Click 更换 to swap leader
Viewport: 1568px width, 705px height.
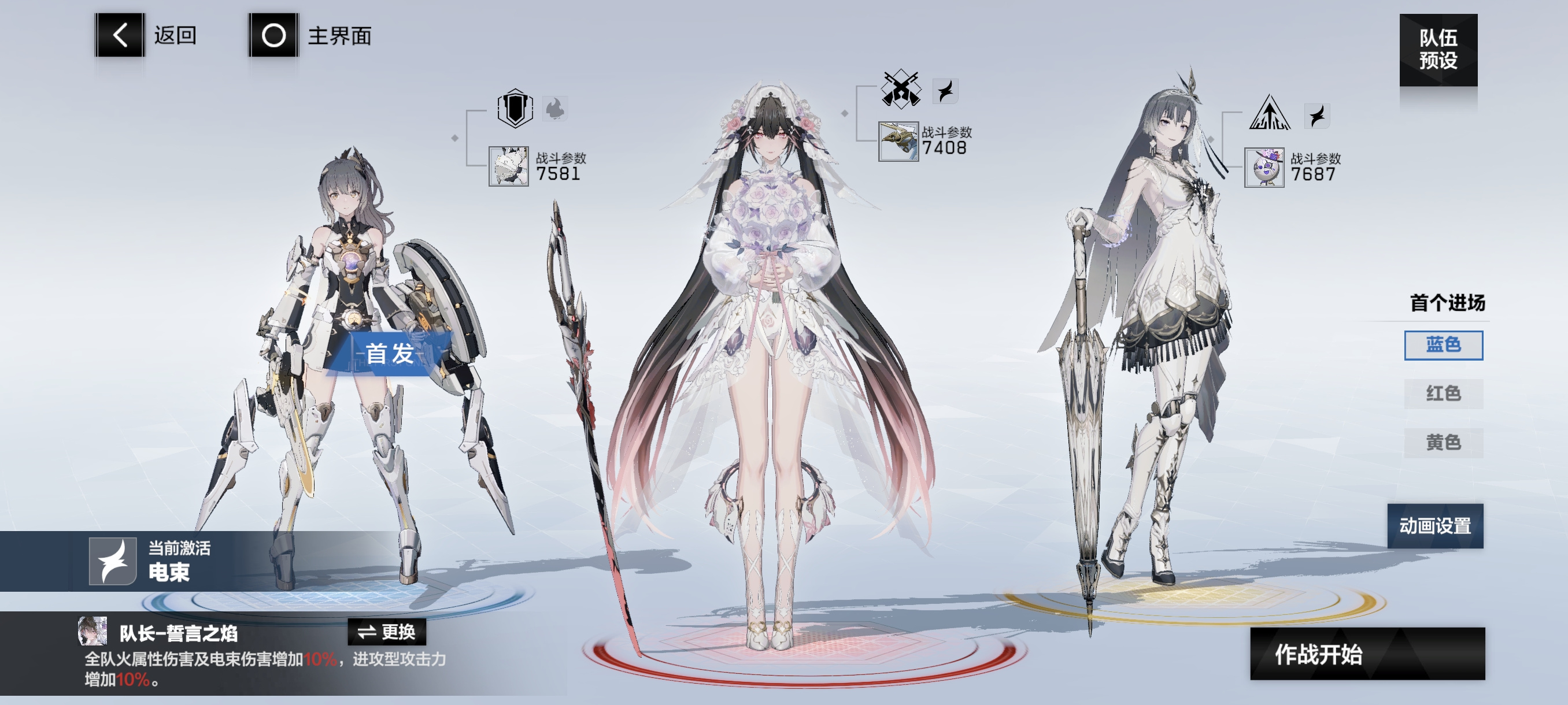[x=387, y=632]
